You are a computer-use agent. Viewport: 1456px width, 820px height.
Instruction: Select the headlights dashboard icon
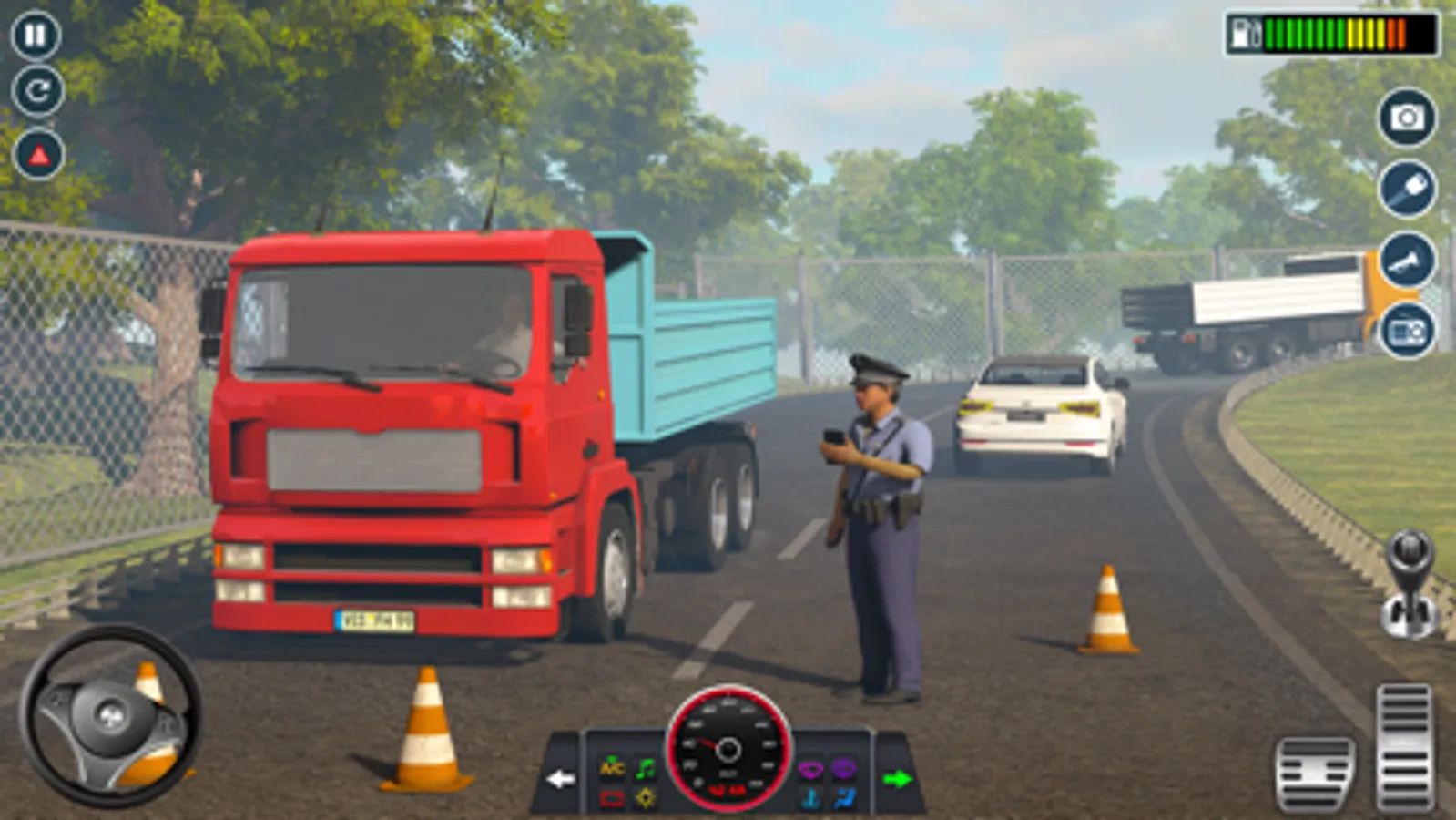pyautogui.click(x=646, y=798)
